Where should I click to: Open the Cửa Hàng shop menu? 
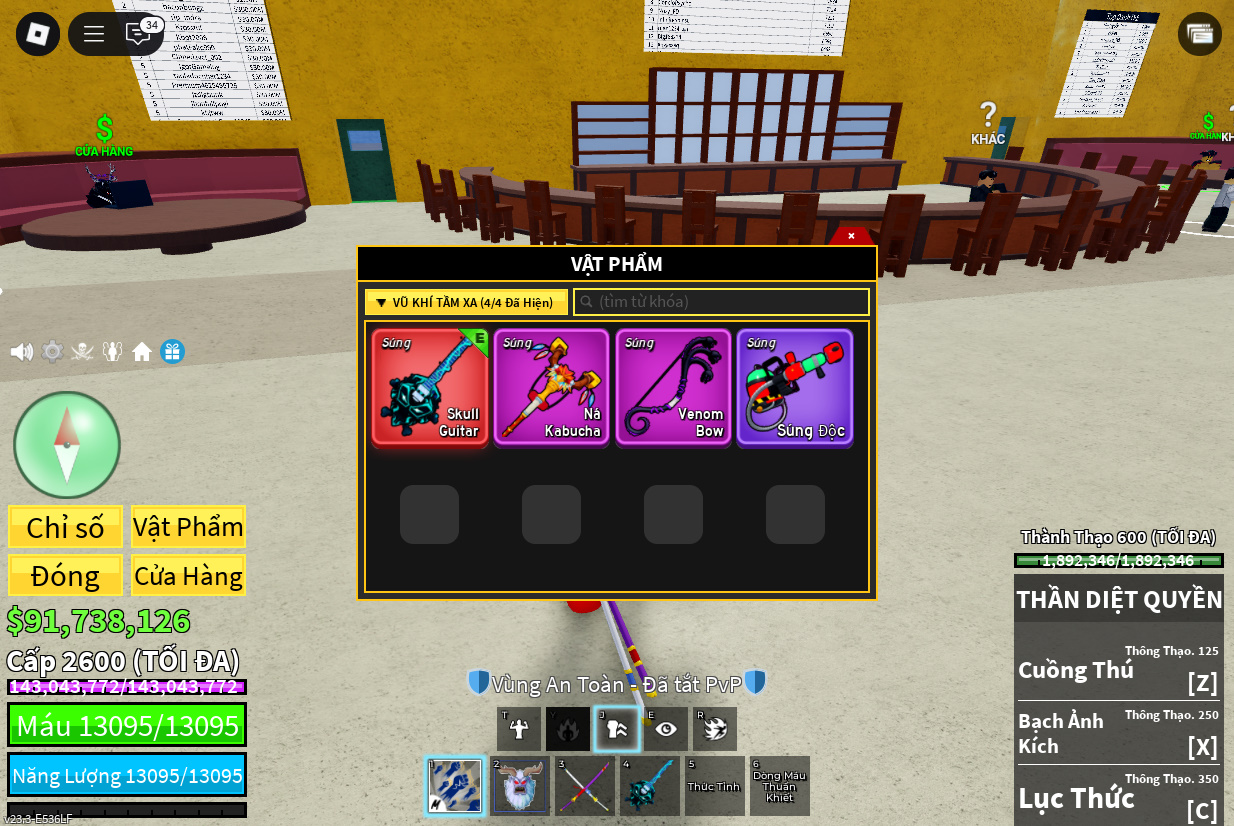(188, 576)
